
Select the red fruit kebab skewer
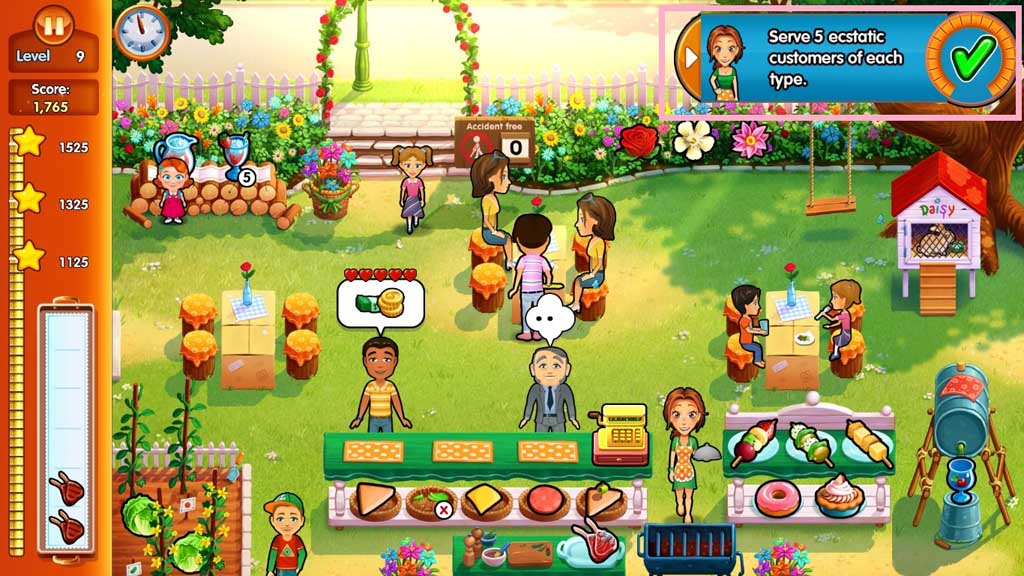pos(754,443)
